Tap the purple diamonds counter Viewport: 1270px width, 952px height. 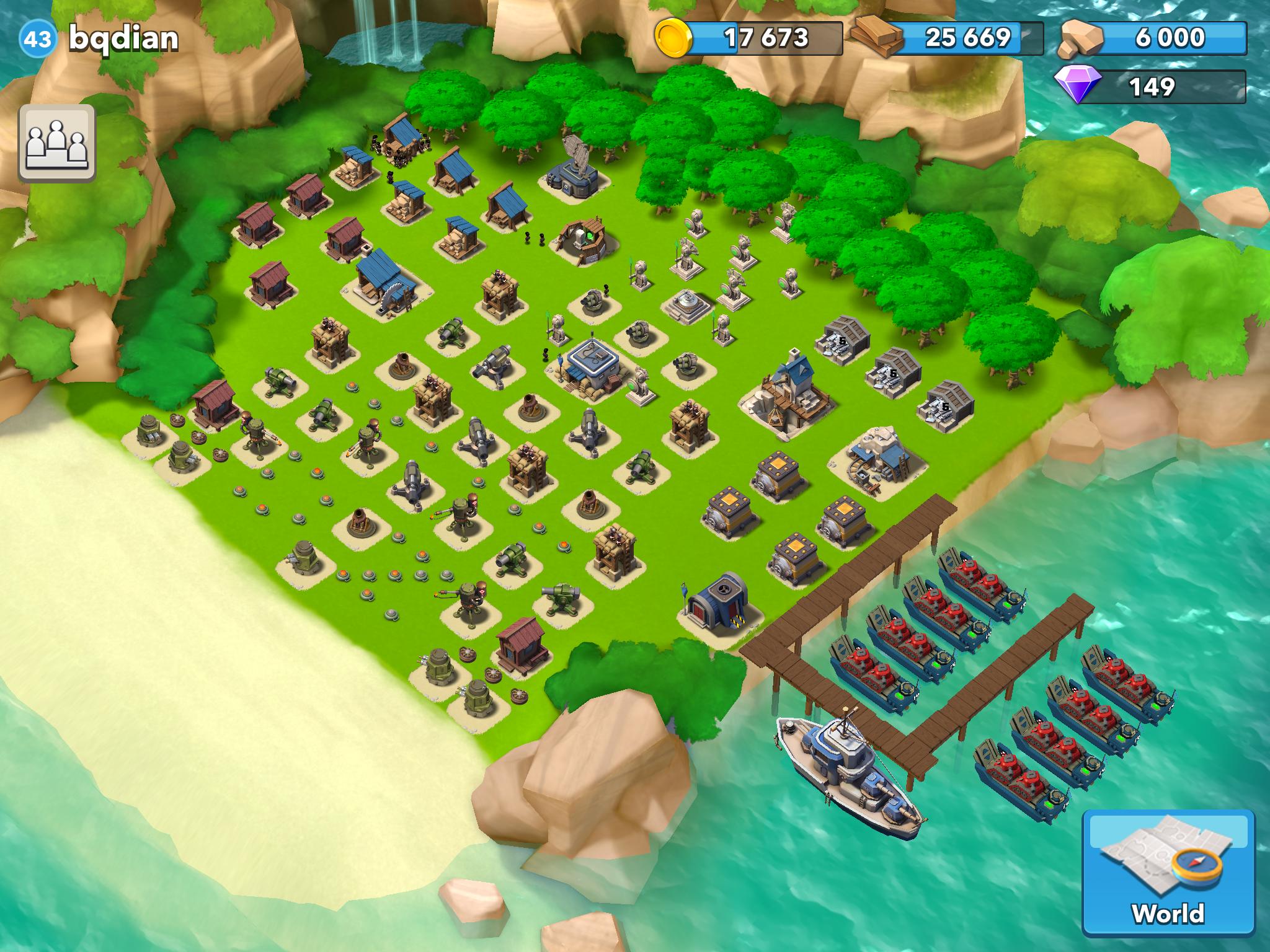1152,86
